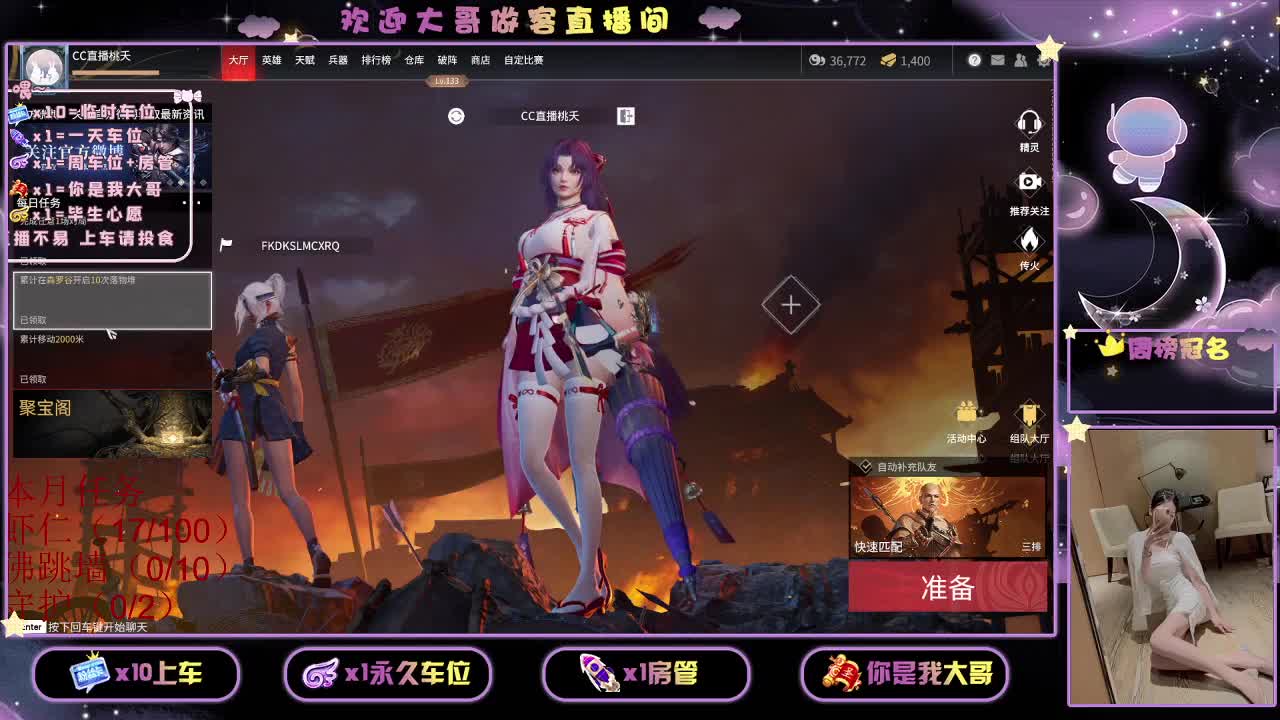Open the in-game mail envelope icon
Image resolution: width=1280 pixels, height=720 pixels.
click(997, 60)
